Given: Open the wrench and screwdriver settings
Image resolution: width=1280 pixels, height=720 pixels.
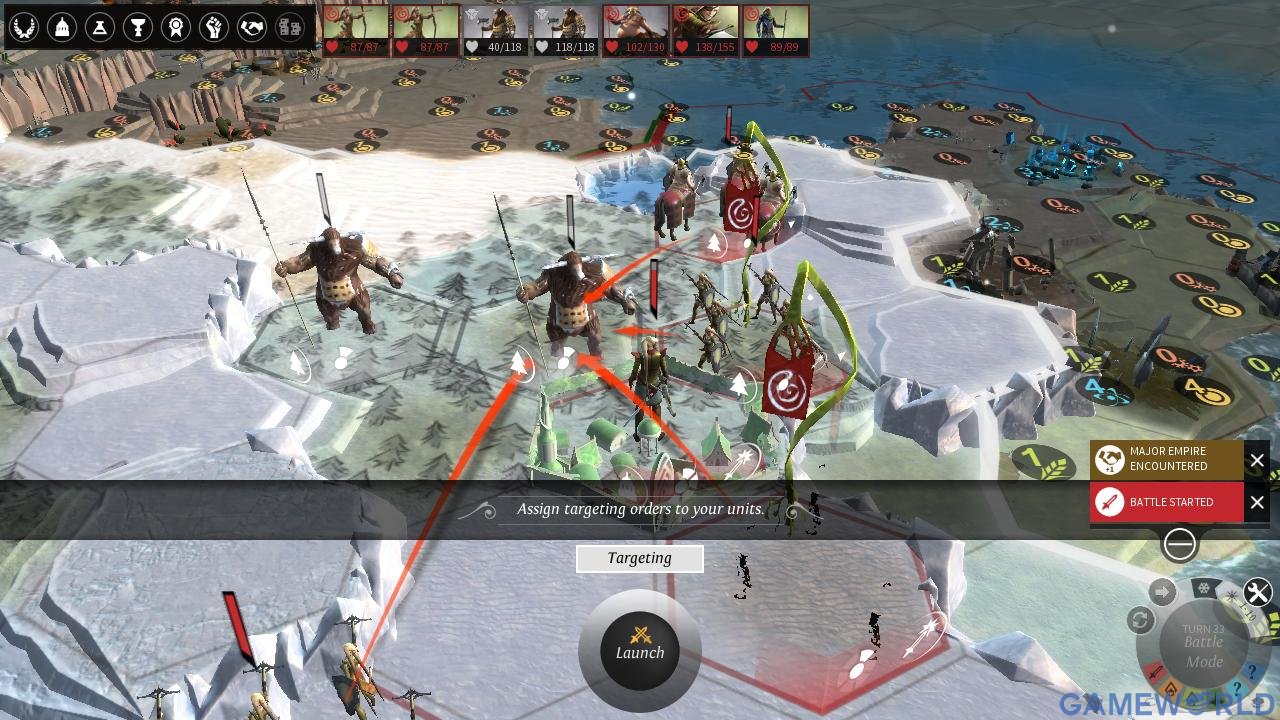Looking at the screenshot, I should pos(1257,593).
